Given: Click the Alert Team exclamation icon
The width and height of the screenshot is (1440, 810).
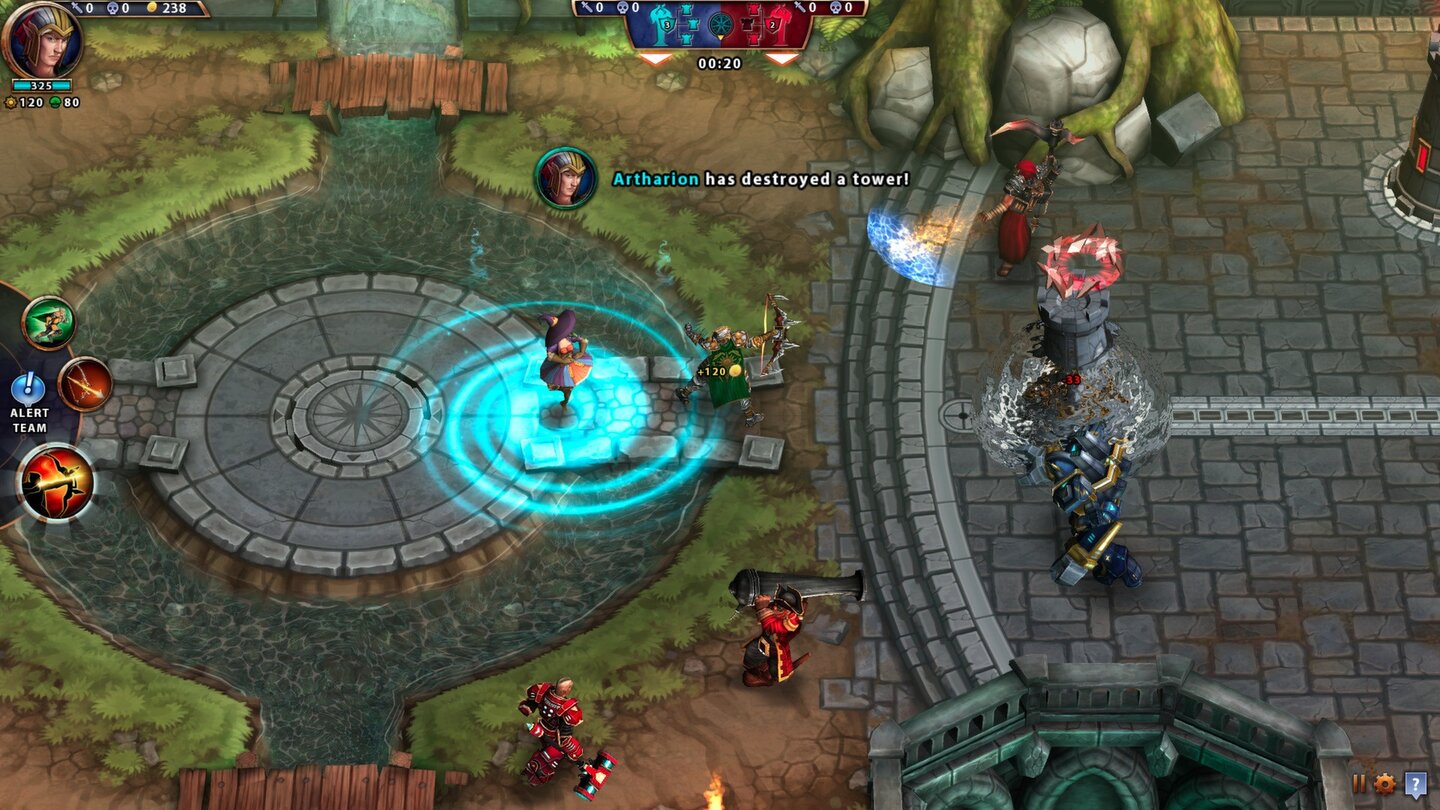Looking at the screenshot, I should 27,386.
